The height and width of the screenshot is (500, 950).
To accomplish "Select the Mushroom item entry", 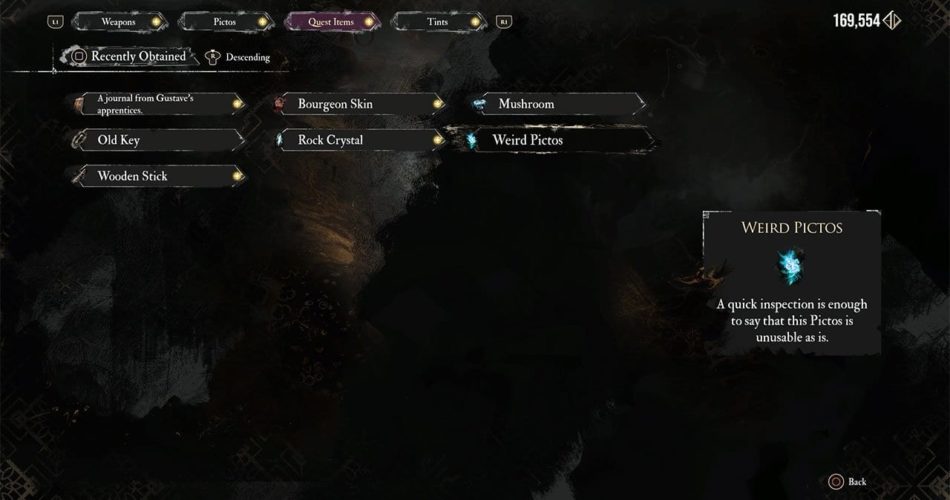I will (x=557, y=104).
